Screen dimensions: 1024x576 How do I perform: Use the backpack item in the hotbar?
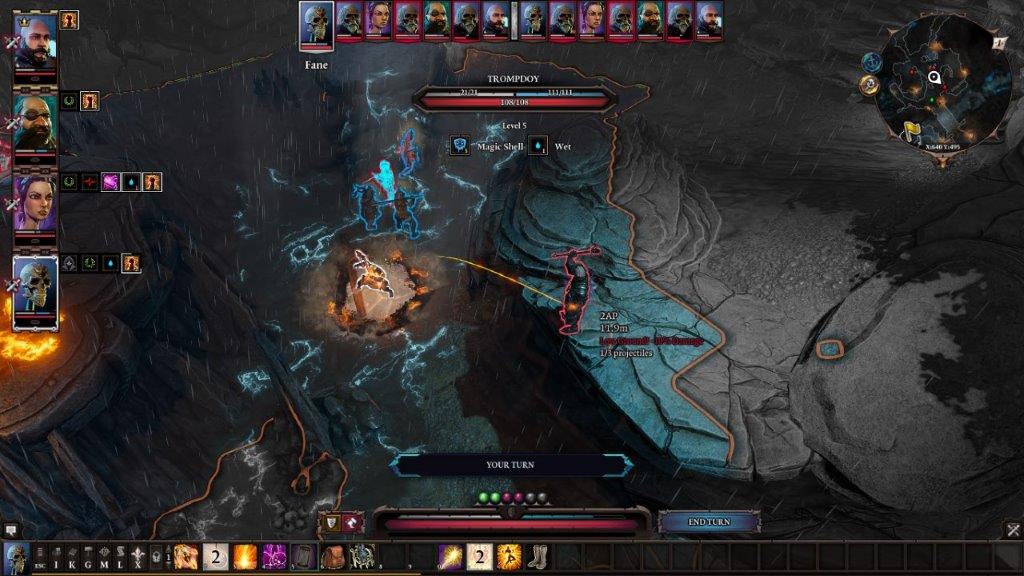[333, 557]
